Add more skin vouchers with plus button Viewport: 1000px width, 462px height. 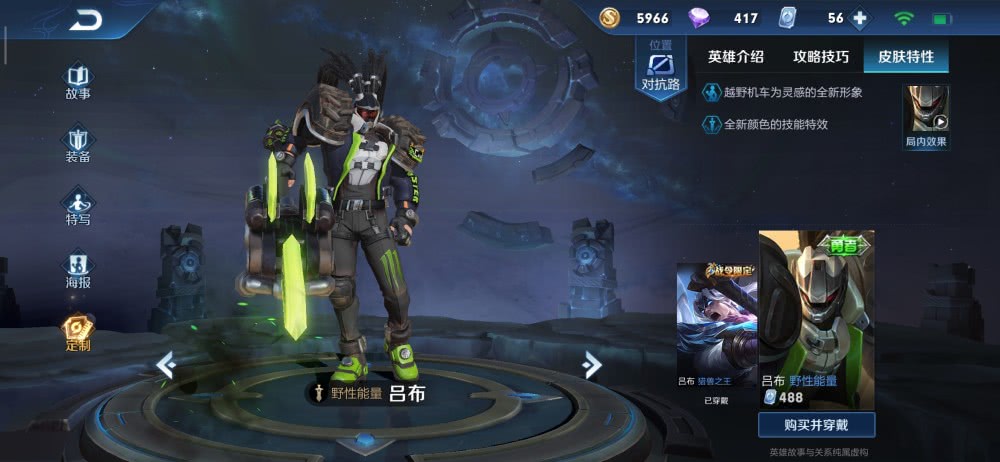(859, 18)
